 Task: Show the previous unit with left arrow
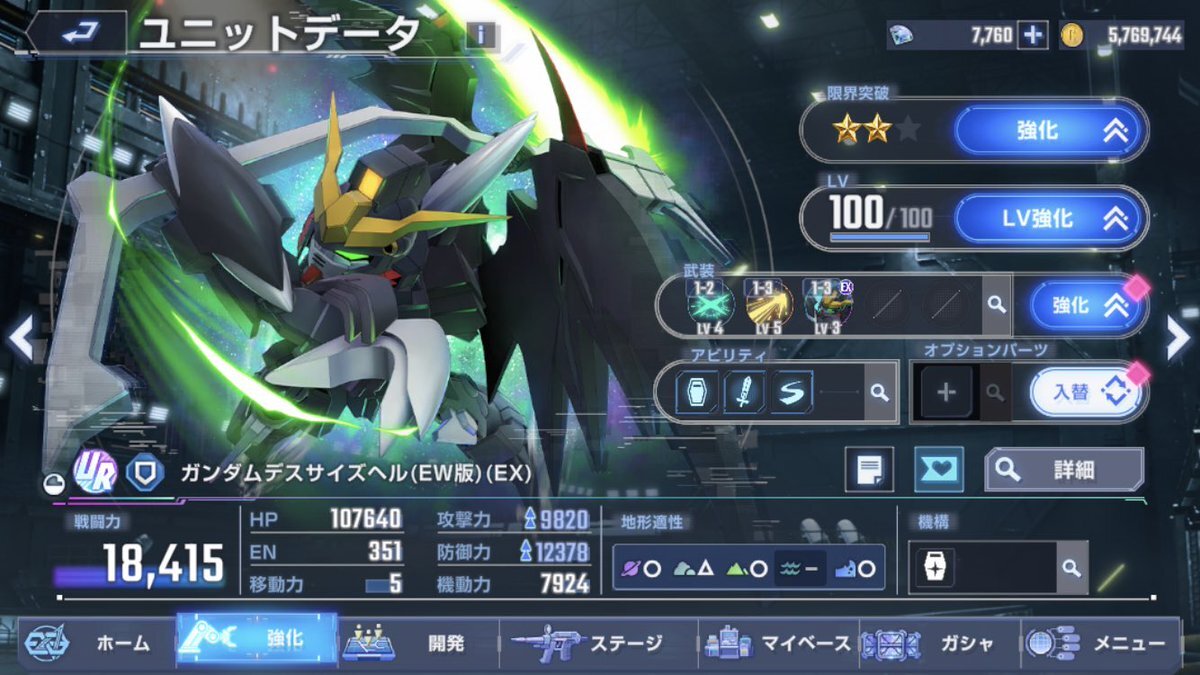21,340
